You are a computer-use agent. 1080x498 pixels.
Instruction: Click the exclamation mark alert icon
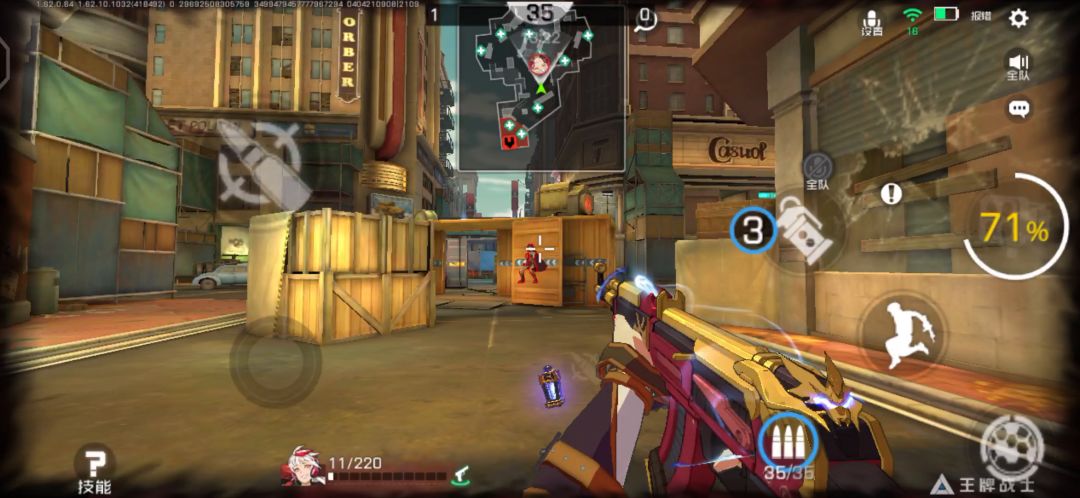tap(891, 194)
